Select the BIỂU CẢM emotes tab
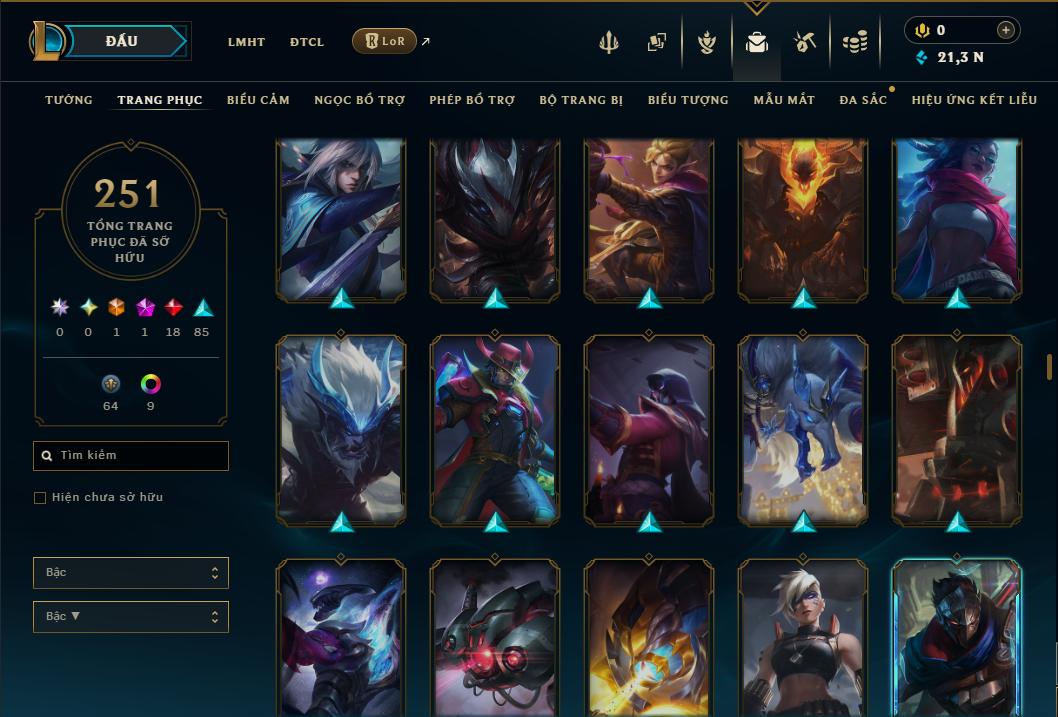Image resolution: width=1058 pixels, height=717 pixels. click(258, 100)
